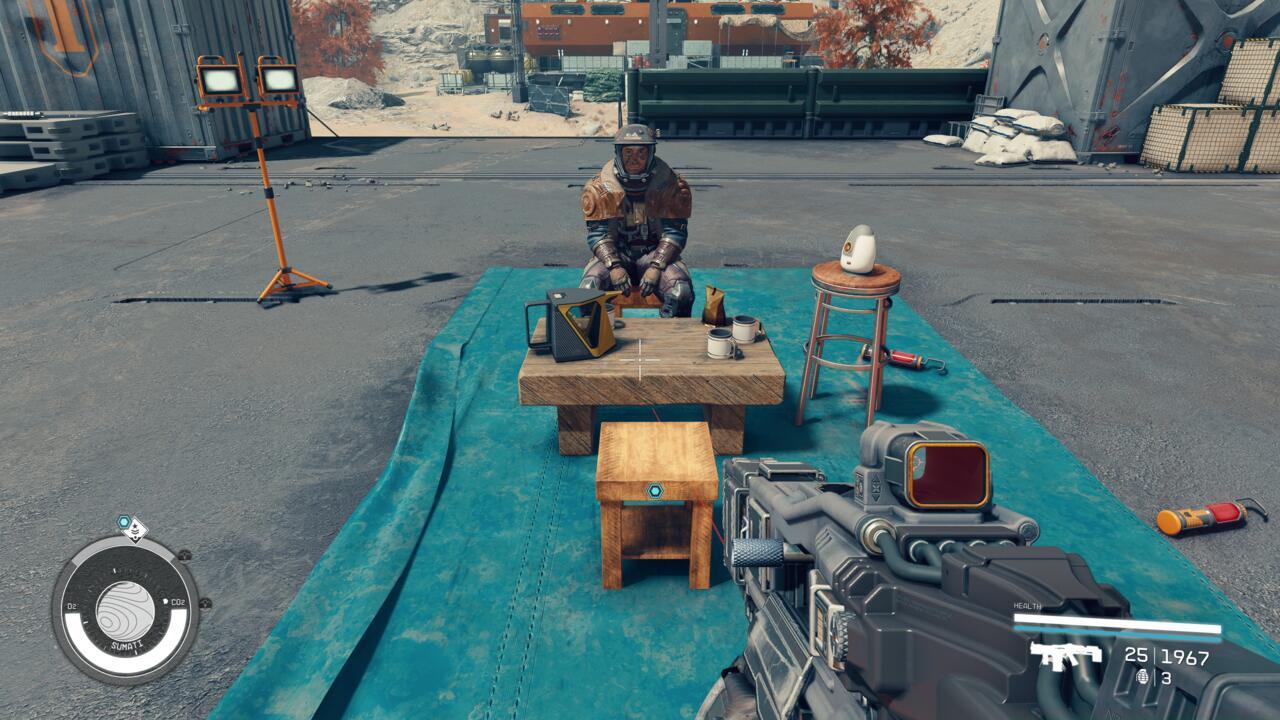Click the CO2 indicator on the compass ring

pos(179,602)
